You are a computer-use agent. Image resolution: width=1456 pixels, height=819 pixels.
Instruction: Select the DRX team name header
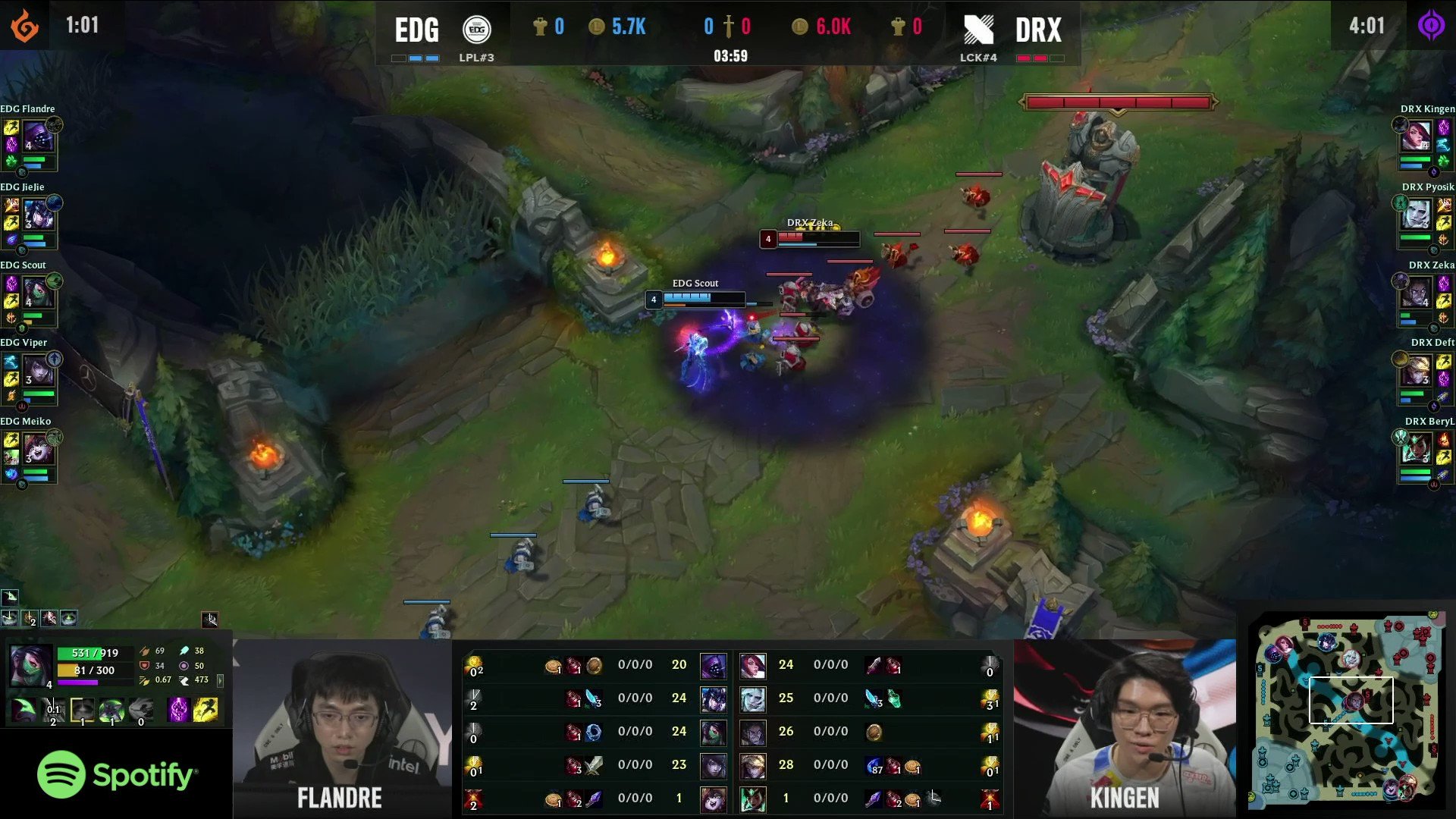pos(1037,28)
